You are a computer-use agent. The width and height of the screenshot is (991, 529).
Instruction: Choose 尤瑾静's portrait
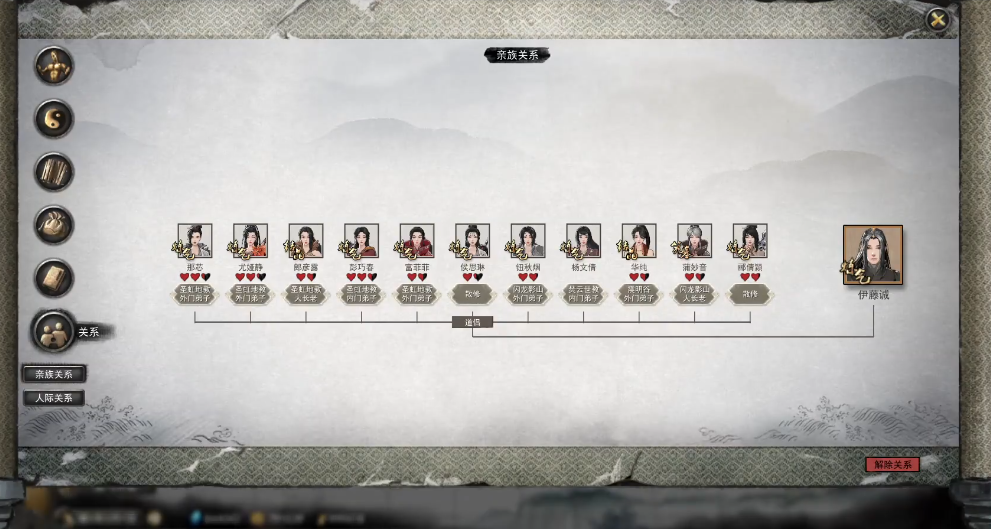pos(250,241)
